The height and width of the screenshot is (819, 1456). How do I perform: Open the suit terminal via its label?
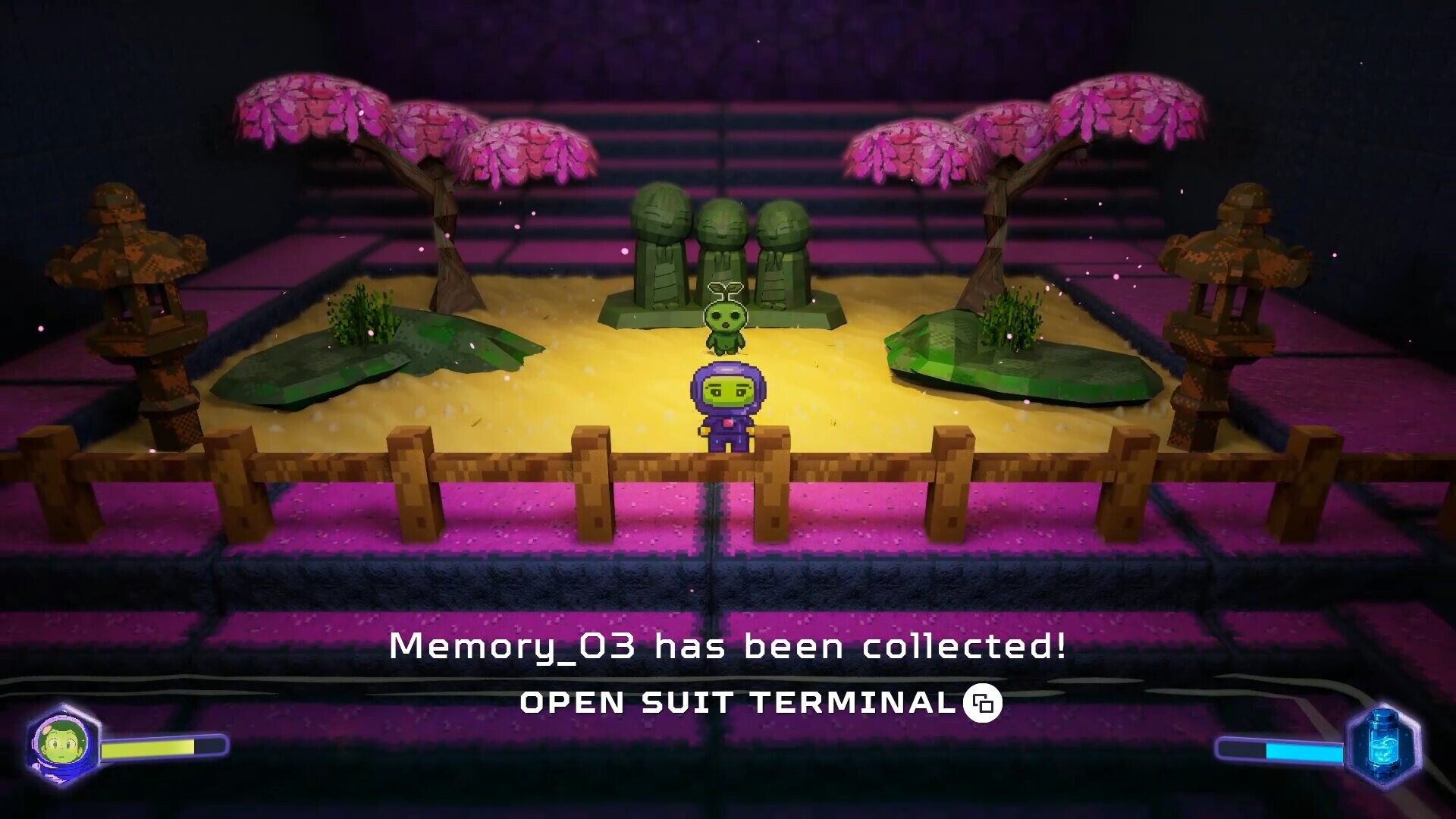pyautogui.click(x=732, y=703)
